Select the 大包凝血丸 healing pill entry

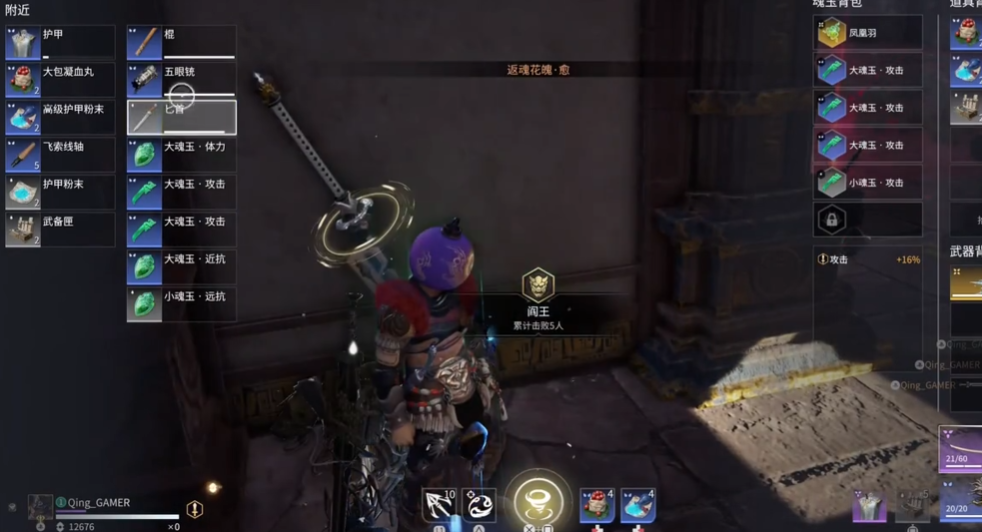click(x=60, y=80)
